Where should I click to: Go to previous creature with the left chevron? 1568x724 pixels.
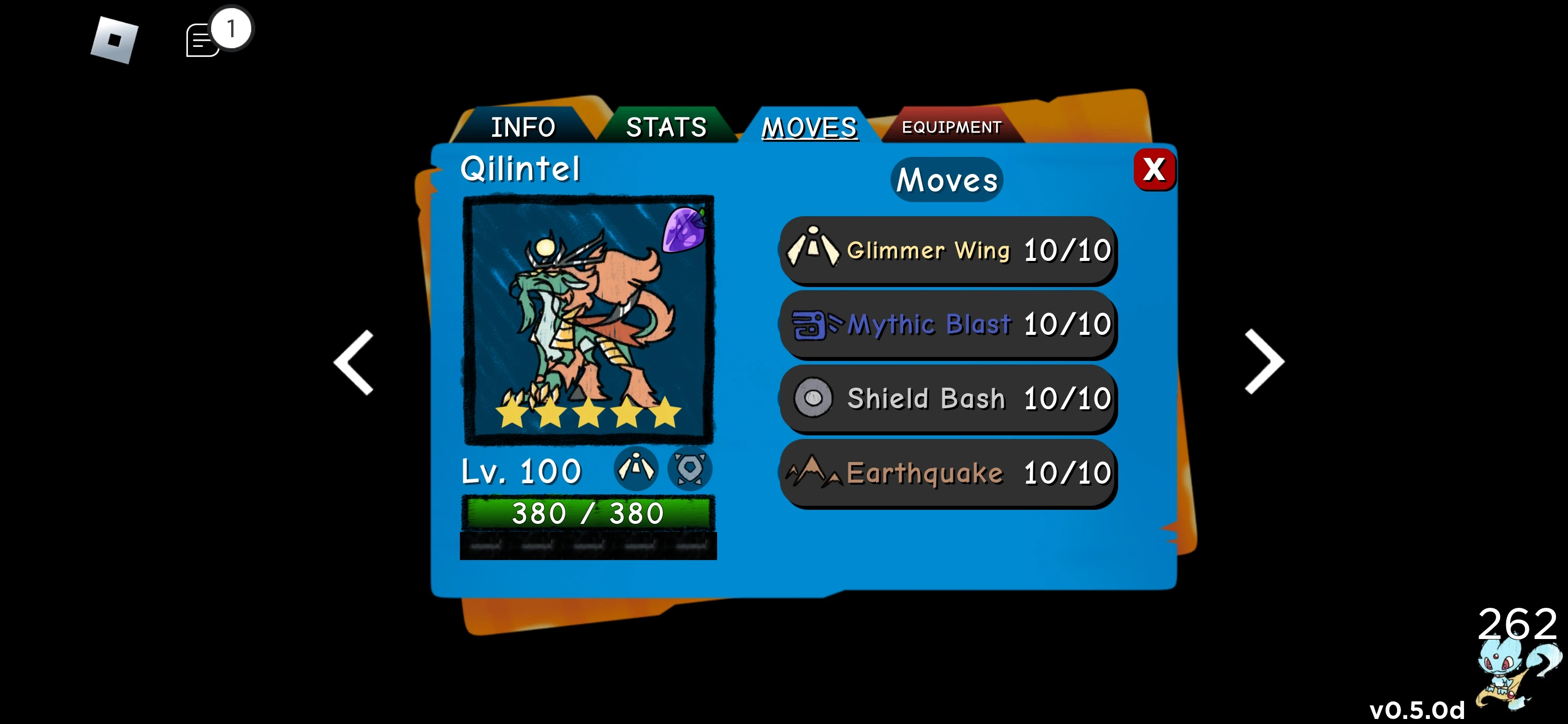tap(353, 363)
